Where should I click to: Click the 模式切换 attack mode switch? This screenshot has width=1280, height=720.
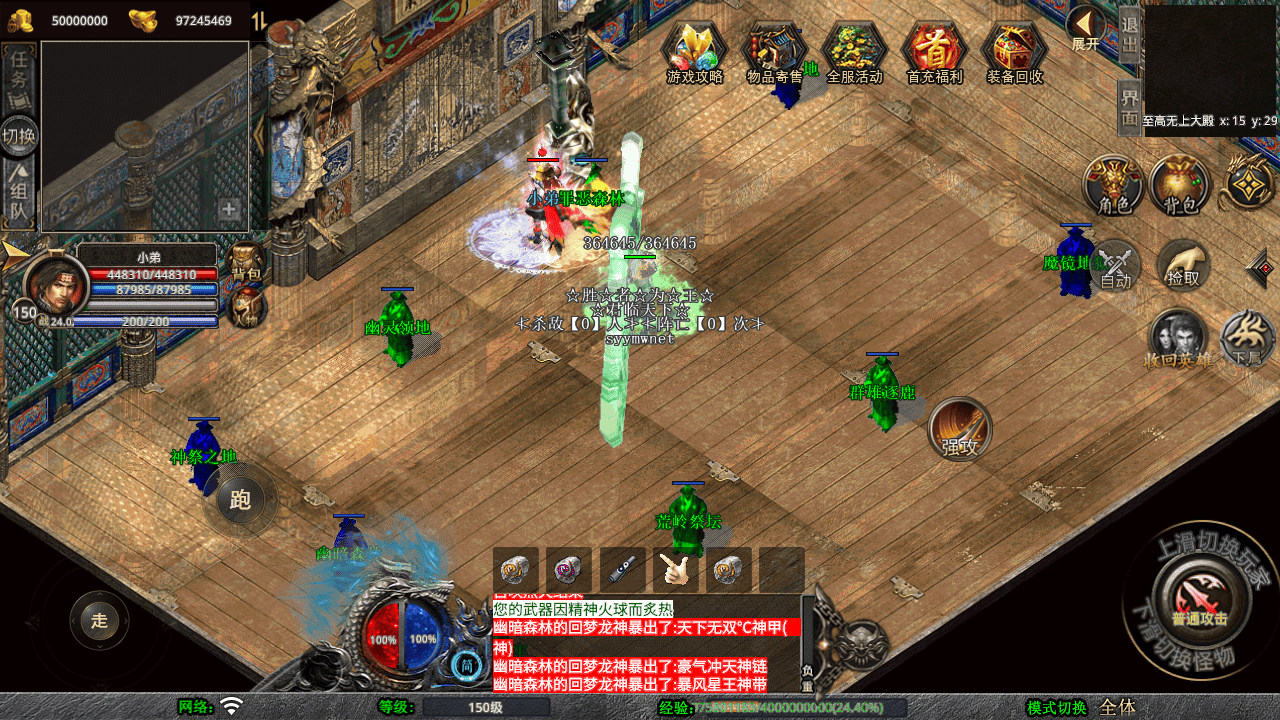pyautogui.click(x=1056, y=707)
